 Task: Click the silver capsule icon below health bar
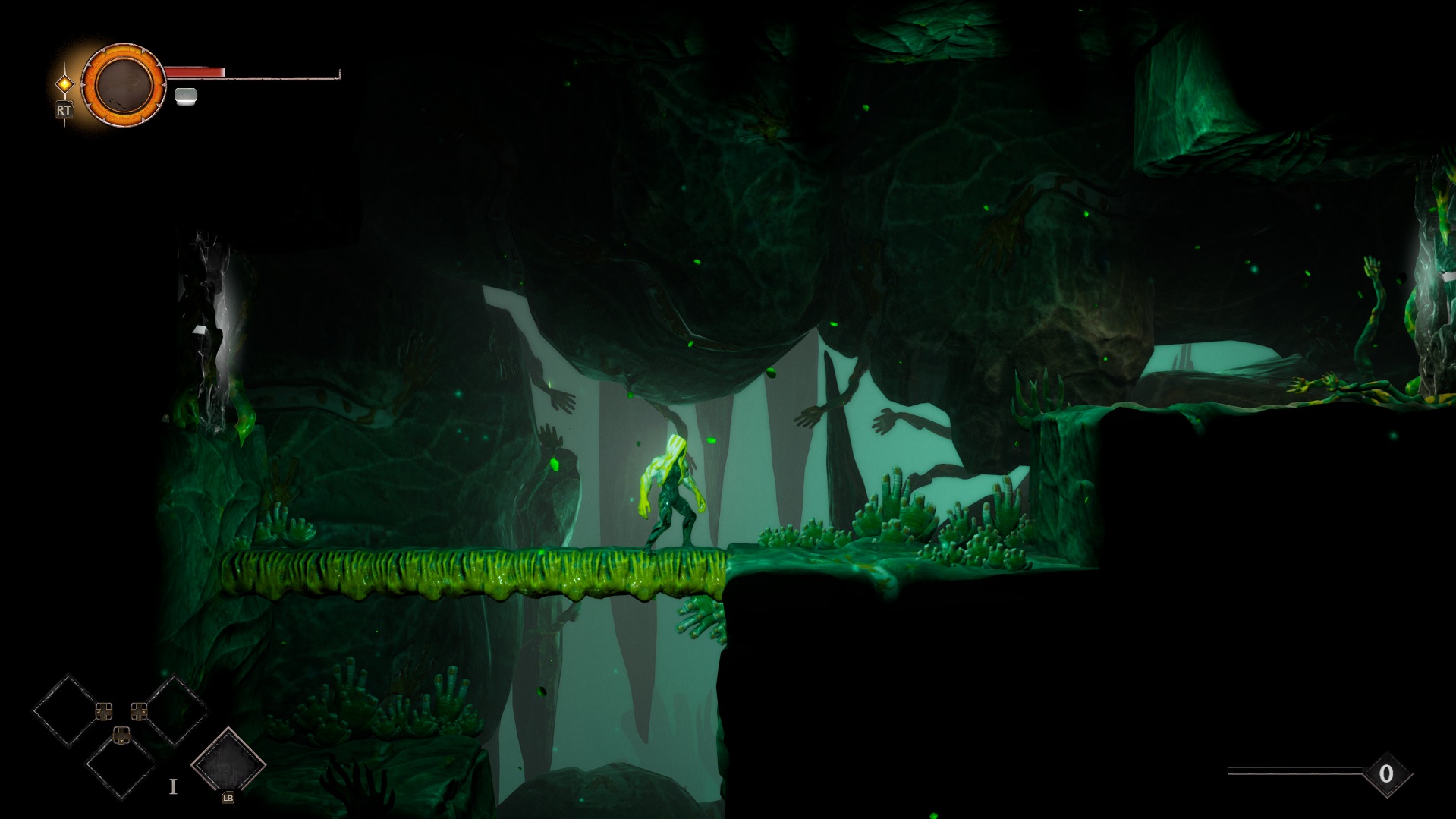[186, 96]
